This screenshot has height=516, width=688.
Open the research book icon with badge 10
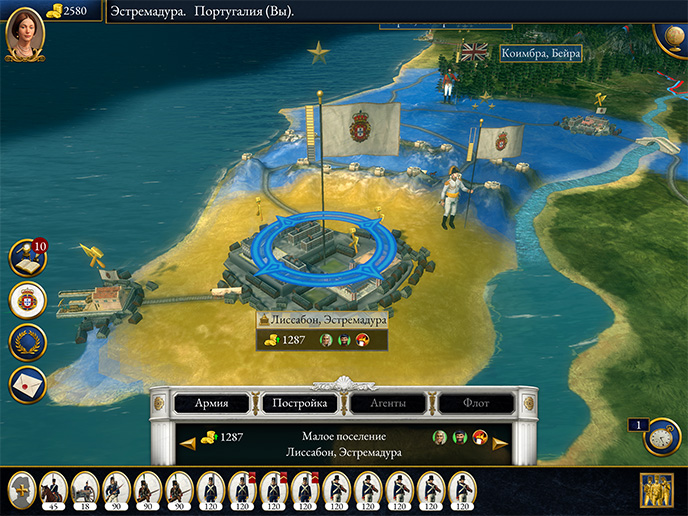pos(27,258)
